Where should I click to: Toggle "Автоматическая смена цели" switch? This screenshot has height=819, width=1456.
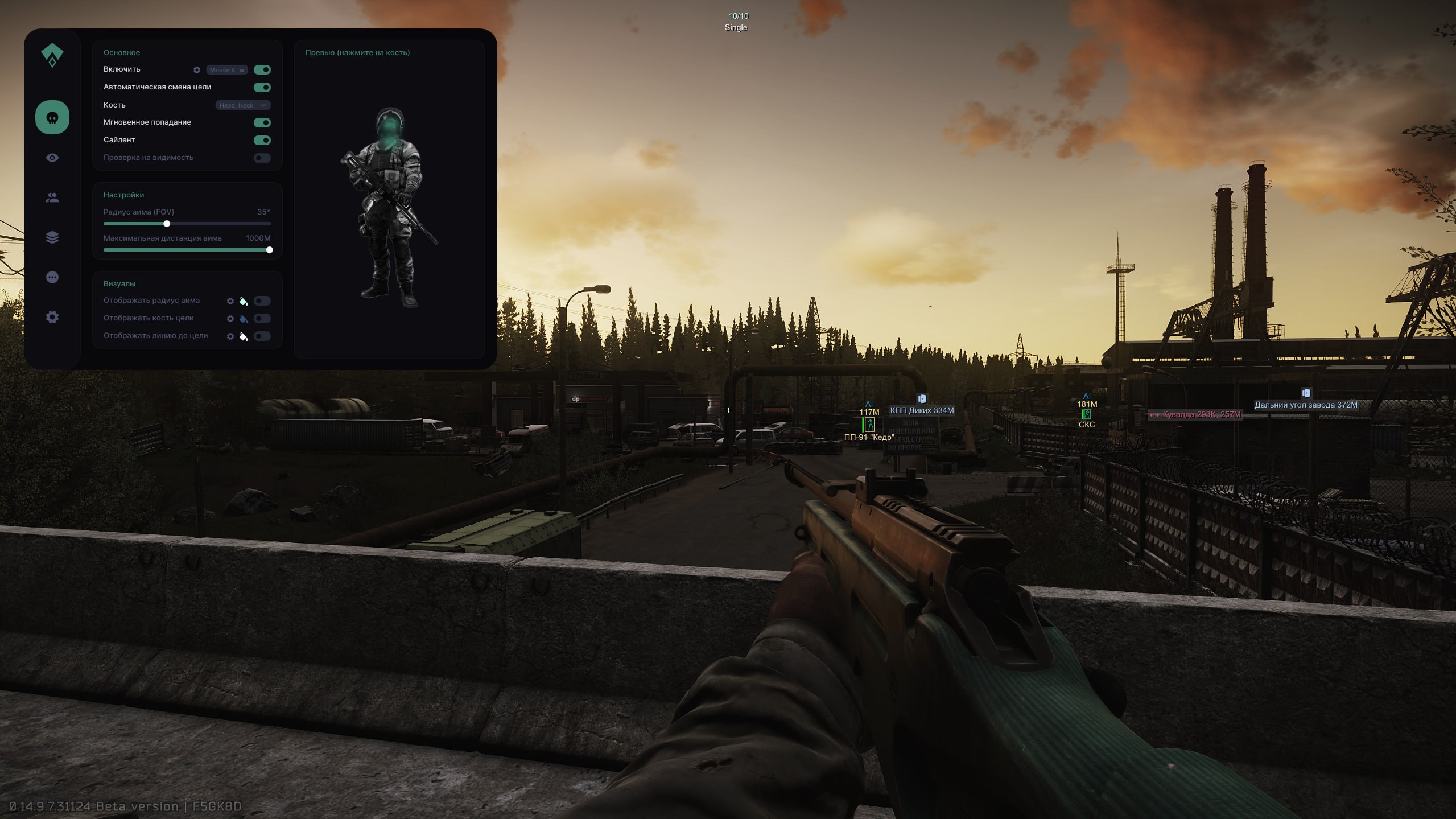262,87
